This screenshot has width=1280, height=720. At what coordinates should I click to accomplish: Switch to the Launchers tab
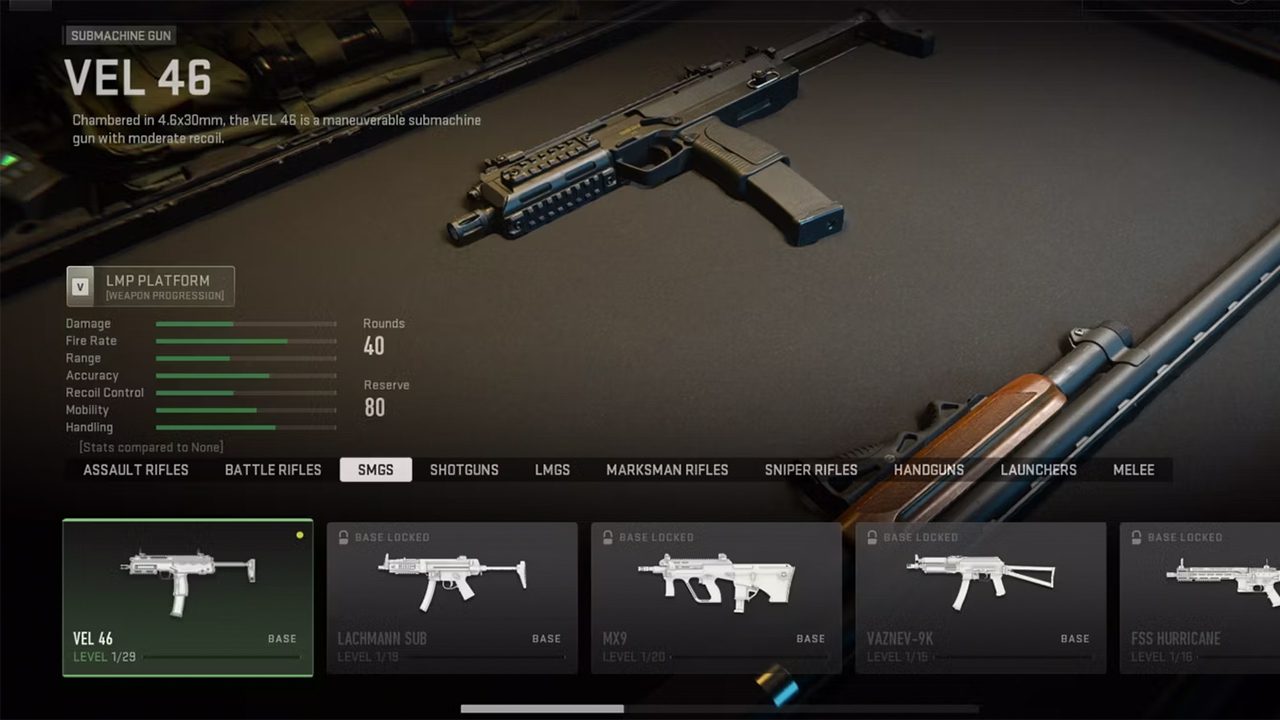[1039, 470]
